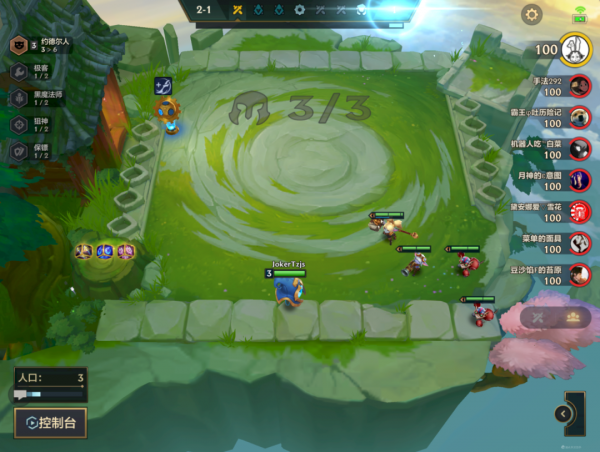Open the 控制台 control panel
Viewport: 600px width, 452px height.
tap(50, 423)
